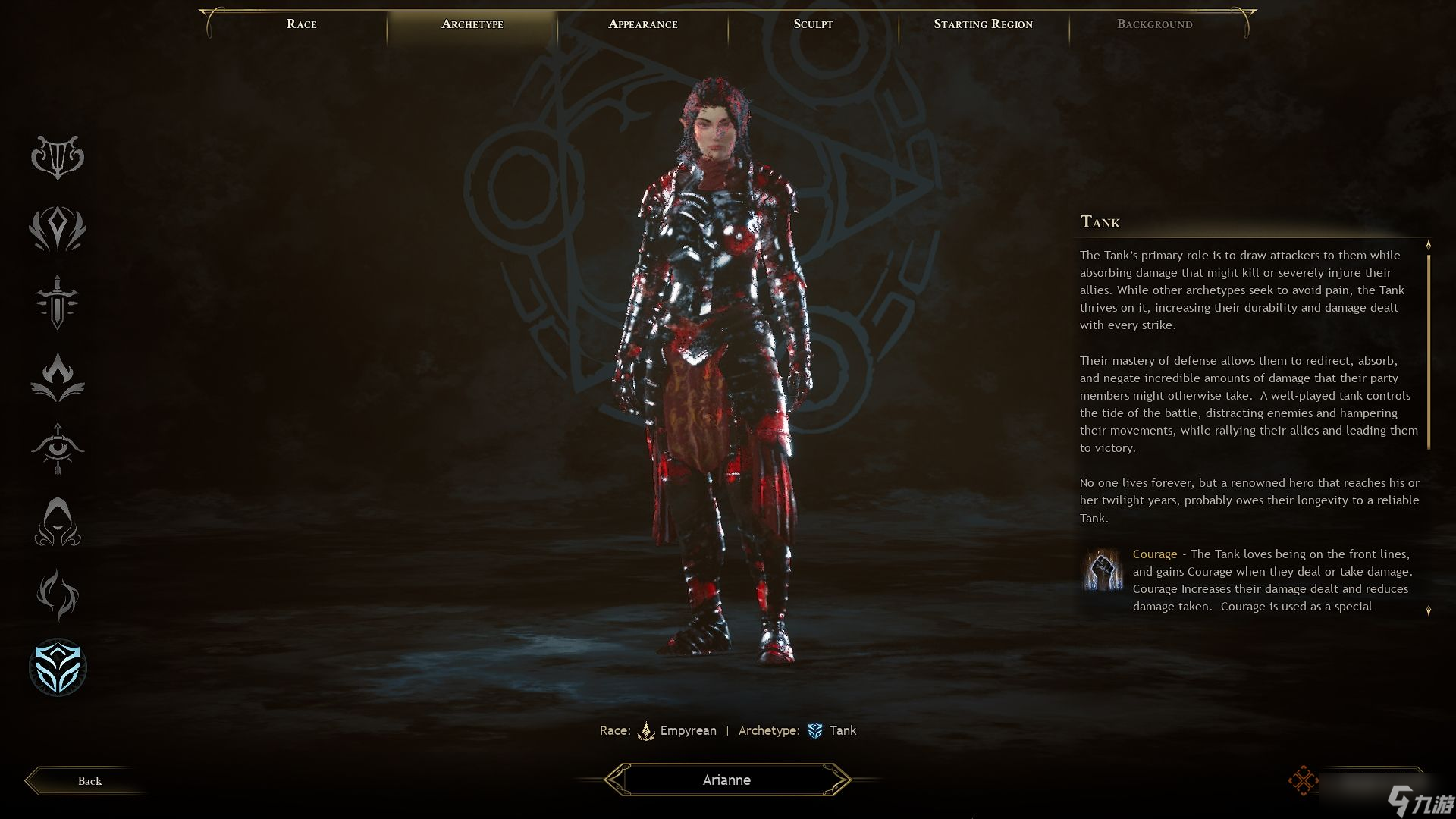The height and width of the screenshot is (819, 1456).
Task: Click the Back button
Action: click(x=89, y=781)
